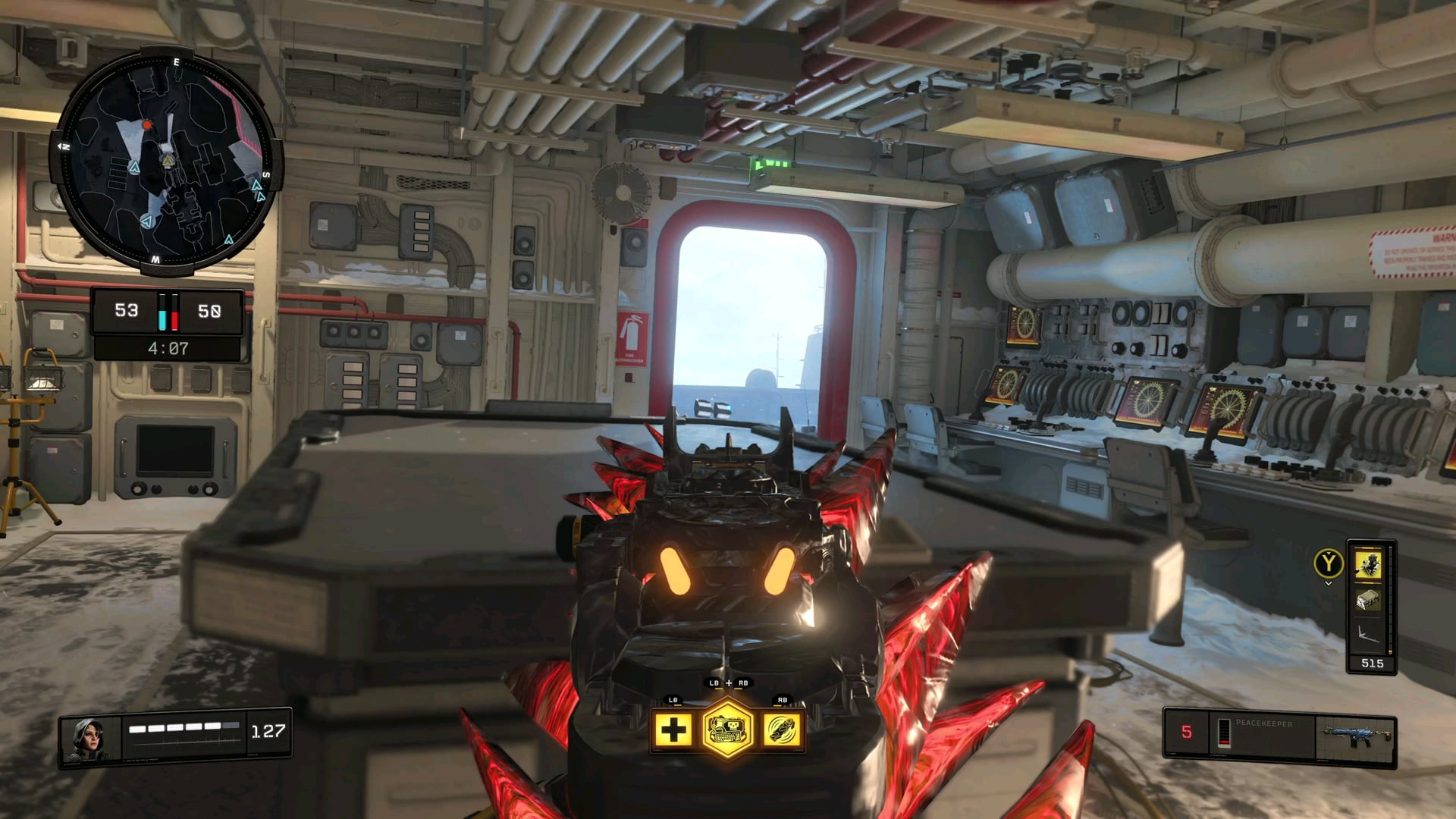Click the Peacekeeper weapon image
The image size is (1456, 819).
point(1356,736)
